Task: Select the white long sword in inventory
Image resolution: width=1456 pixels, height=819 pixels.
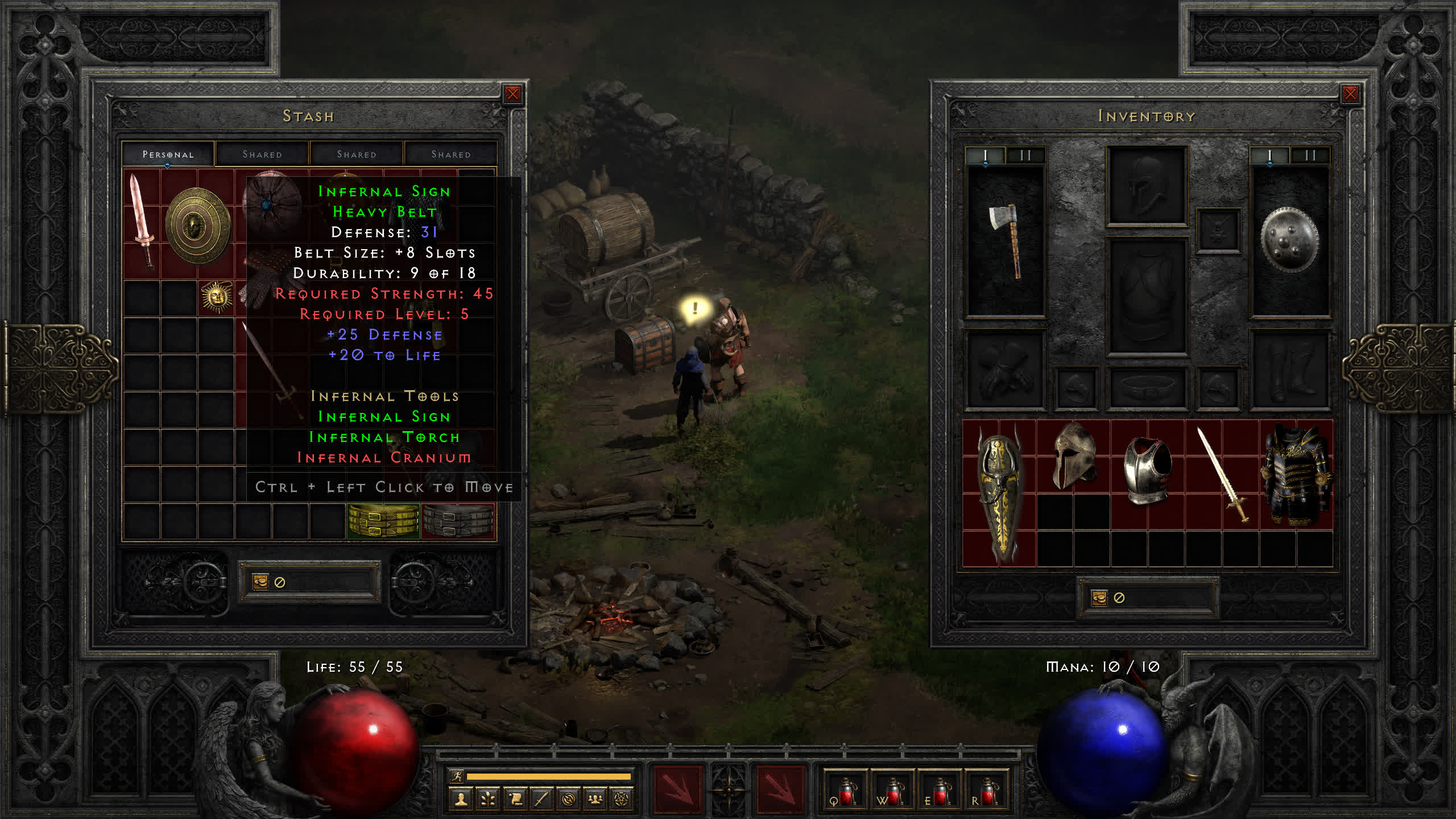Action: 1222,474
